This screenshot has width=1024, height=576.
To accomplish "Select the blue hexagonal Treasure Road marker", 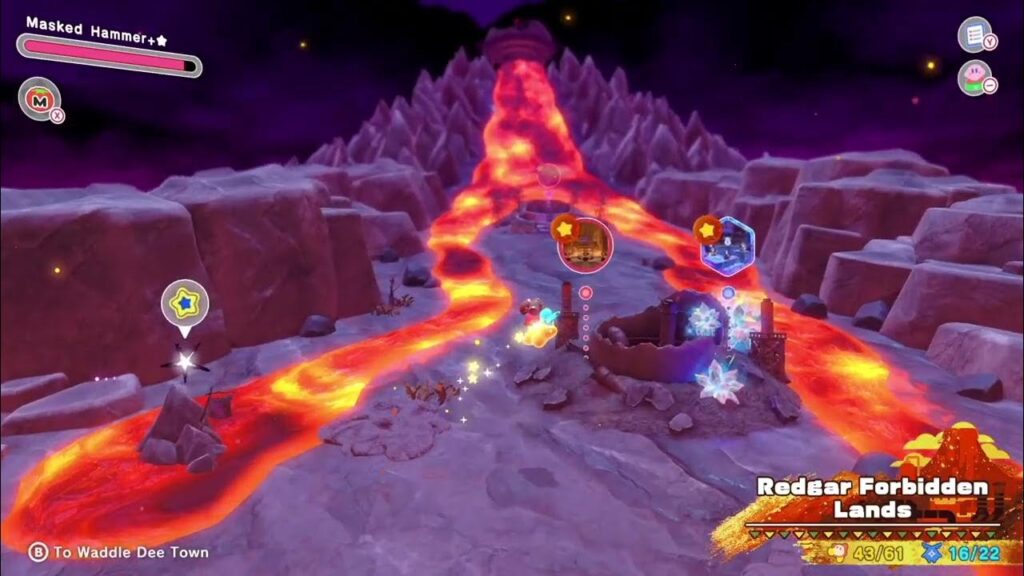I will [727, 245].
